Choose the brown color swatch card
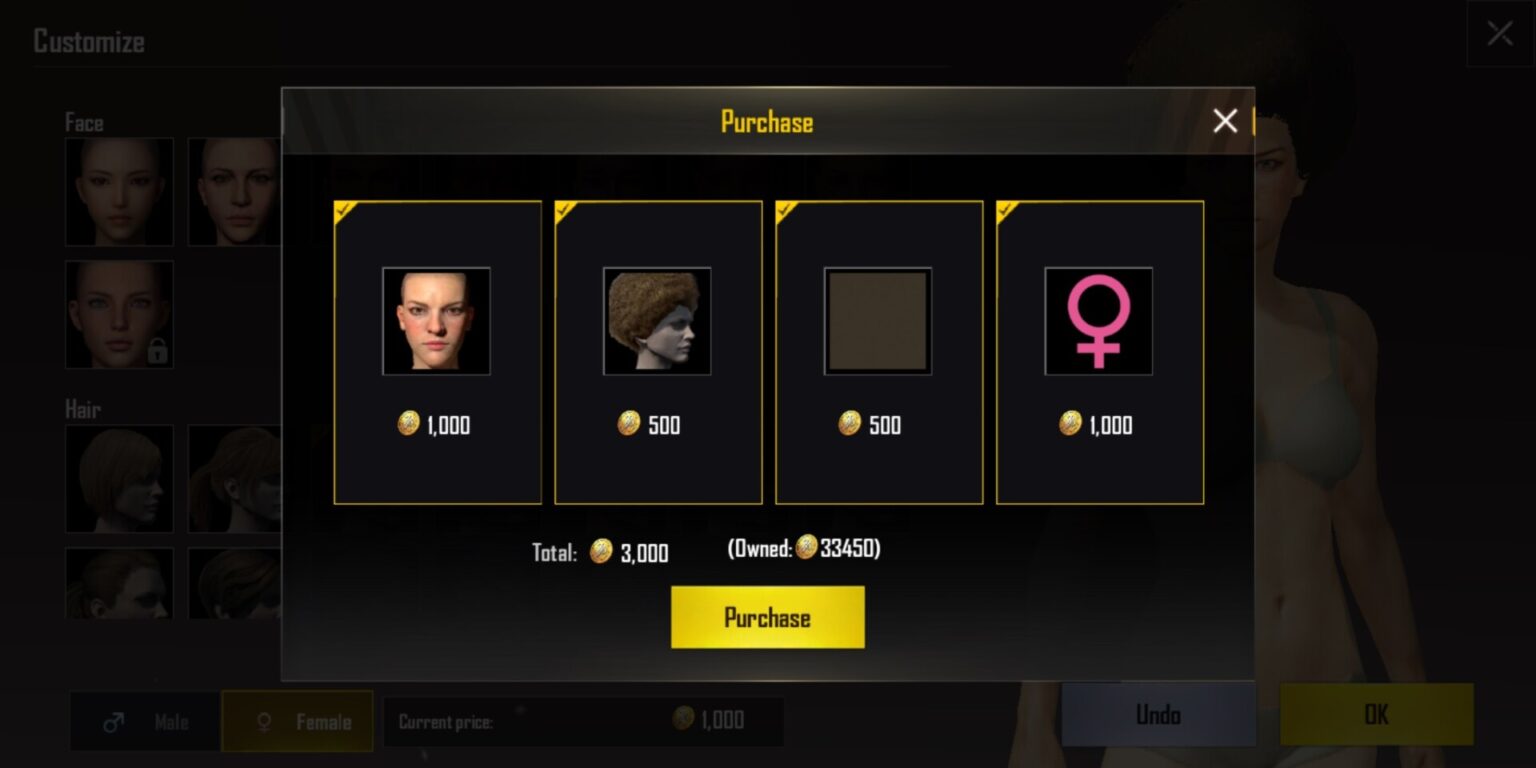Screen dimensions: 1536x768 click(x=879, y=352)
